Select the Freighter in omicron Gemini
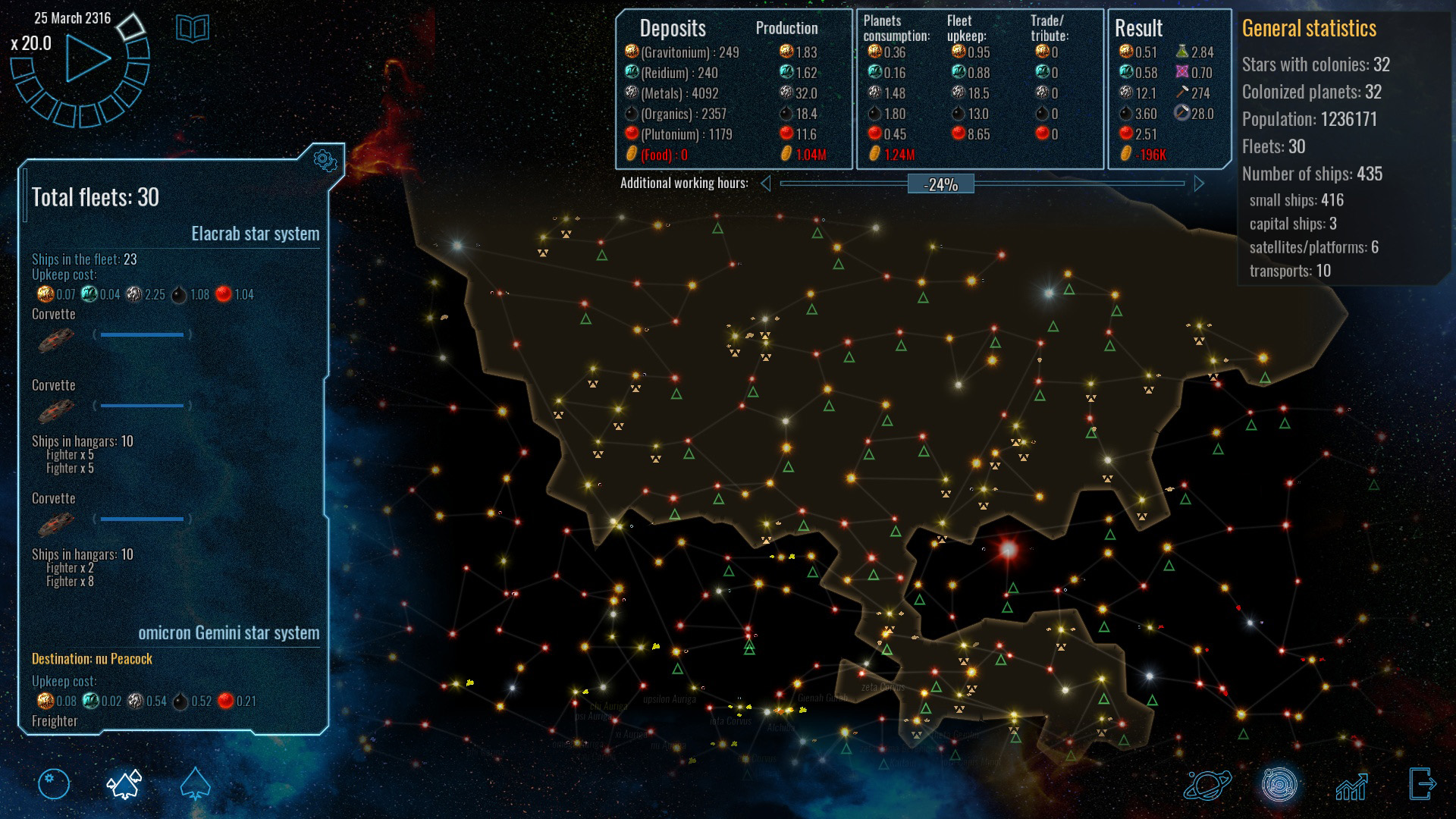Screen dimensions: 1456x819 point(54,720)
